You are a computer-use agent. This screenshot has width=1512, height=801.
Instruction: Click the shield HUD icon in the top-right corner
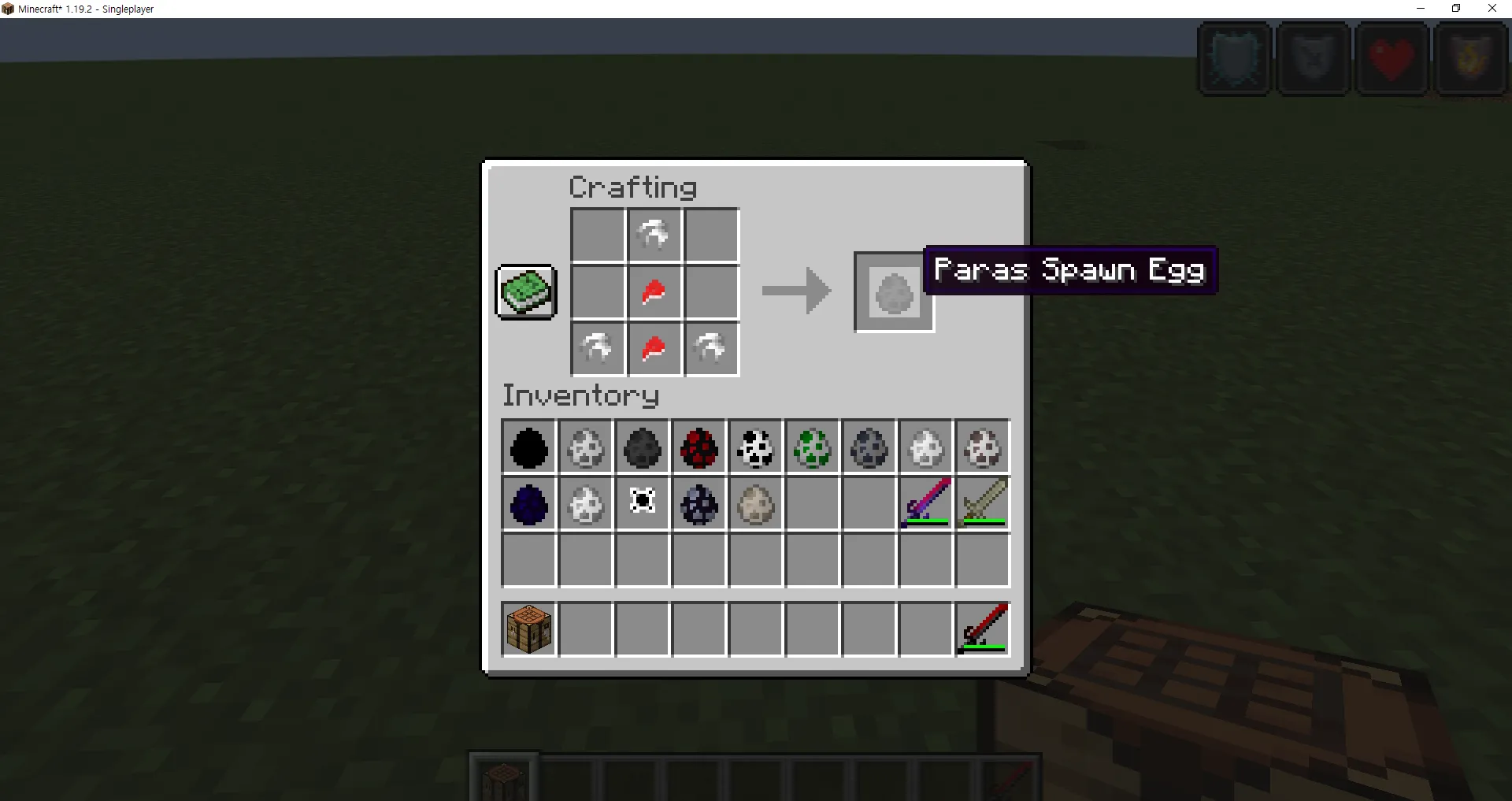coord(1234,58)
